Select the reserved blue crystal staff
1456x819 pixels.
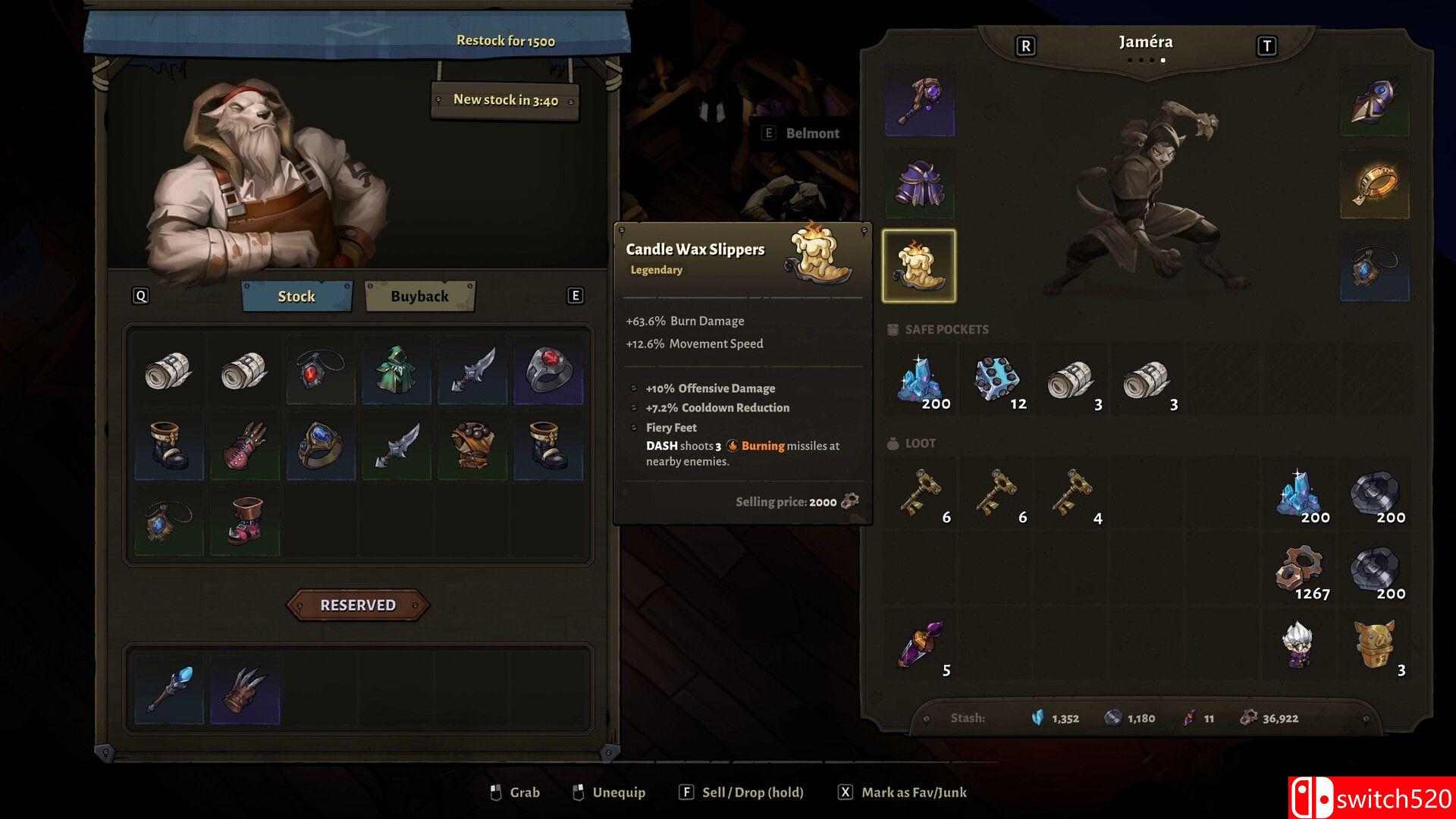[169, 689]
